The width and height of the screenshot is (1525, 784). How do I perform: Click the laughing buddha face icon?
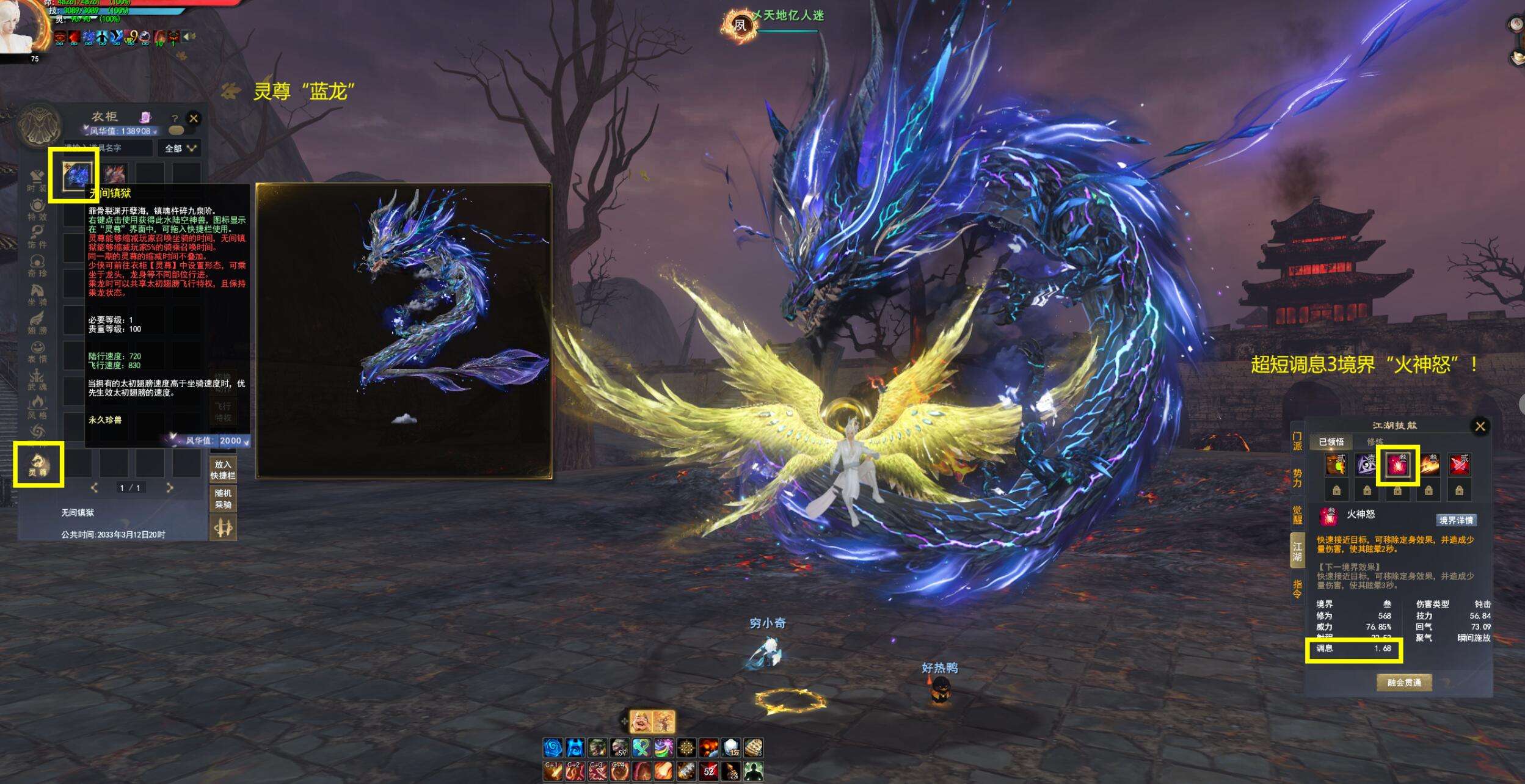(638, 721)
